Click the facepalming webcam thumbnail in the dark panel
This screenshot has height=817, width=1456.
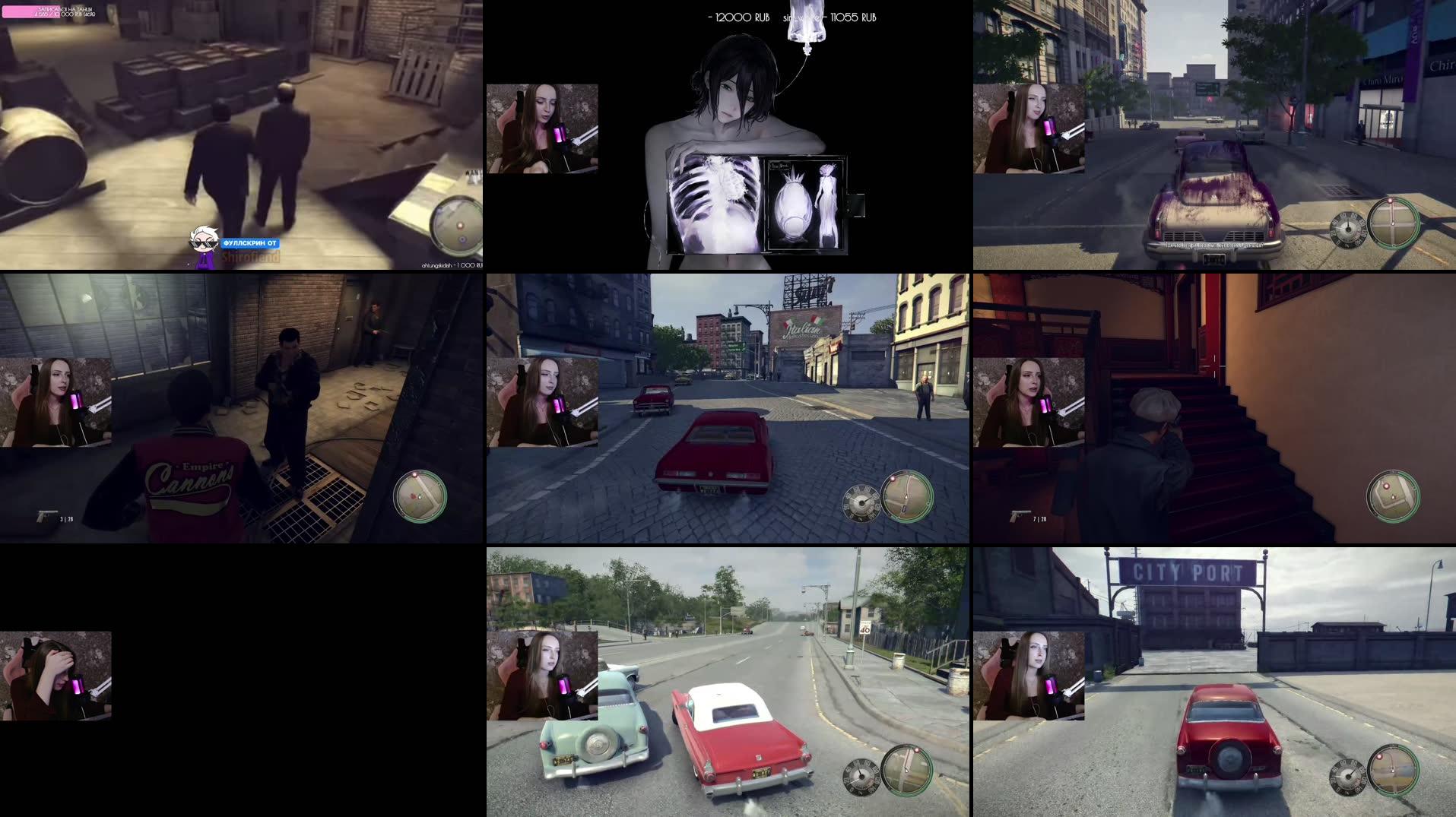click(57, 675)
